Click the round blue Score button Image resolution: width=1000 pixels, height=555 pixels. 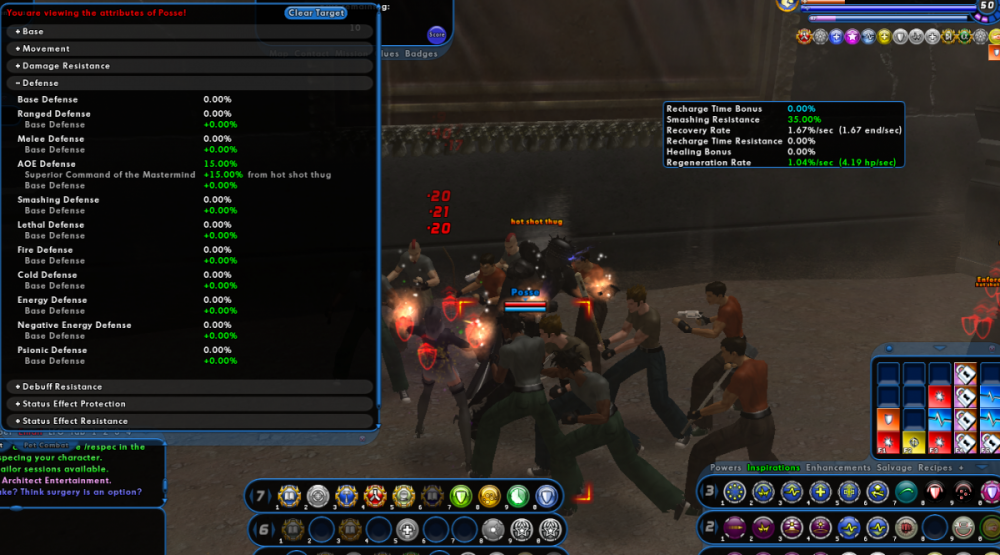pos(436,34)
